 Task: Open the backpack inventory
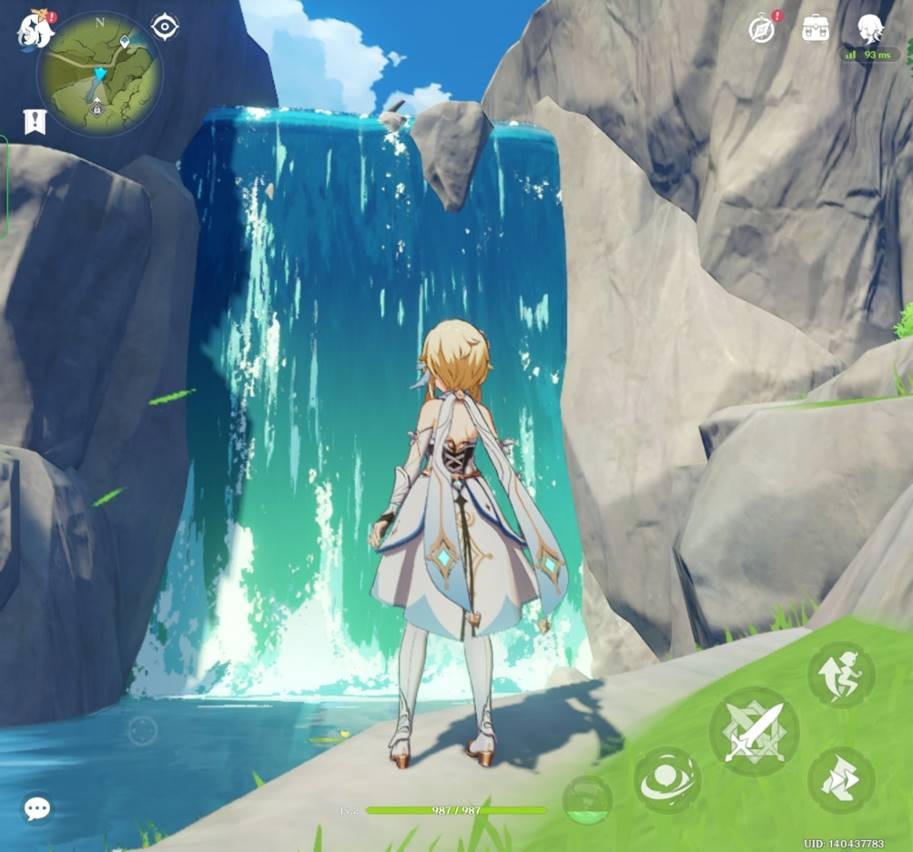point(816,28)
